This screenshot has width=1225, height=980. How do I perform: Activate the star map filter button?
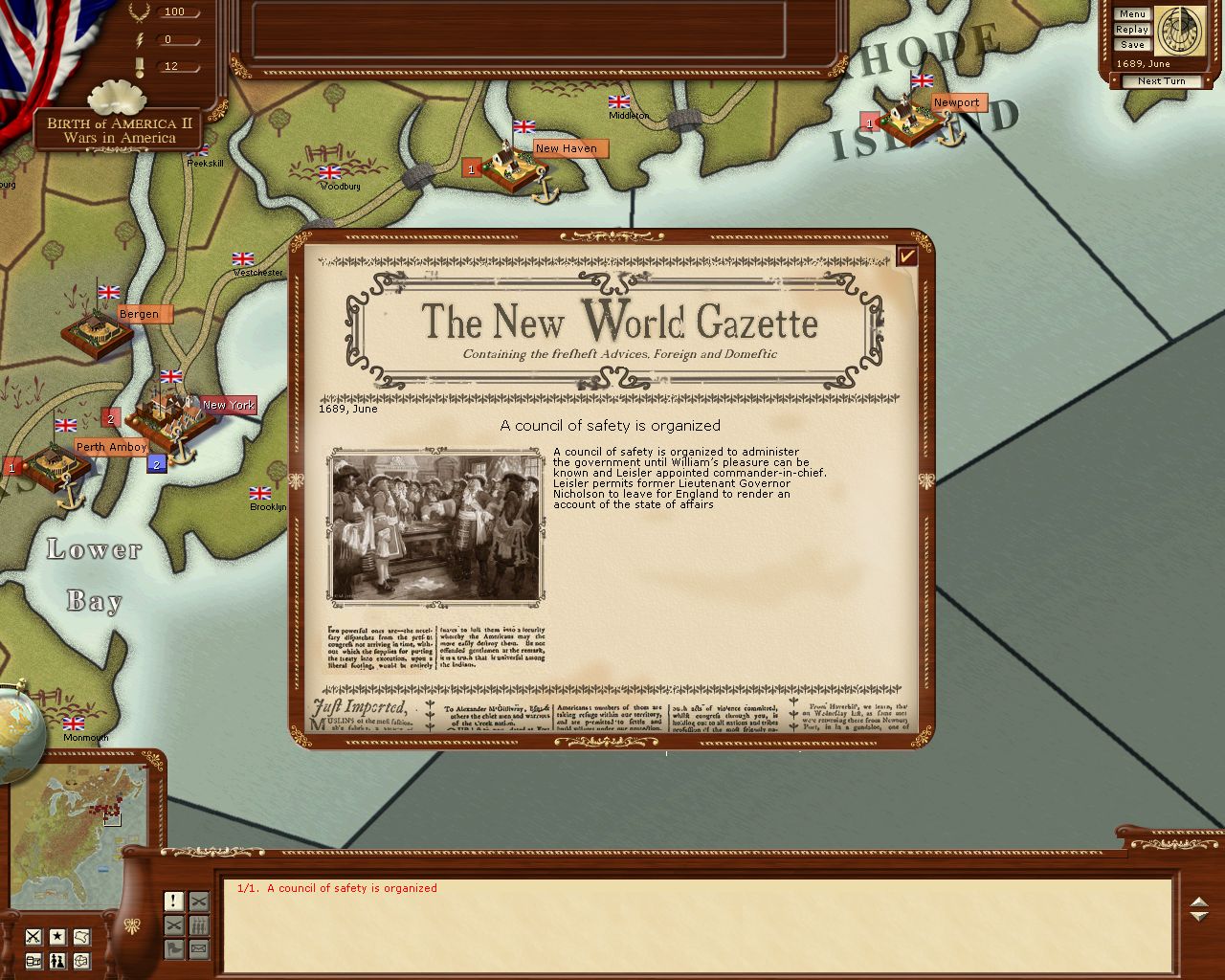click(x=57, y=937)
